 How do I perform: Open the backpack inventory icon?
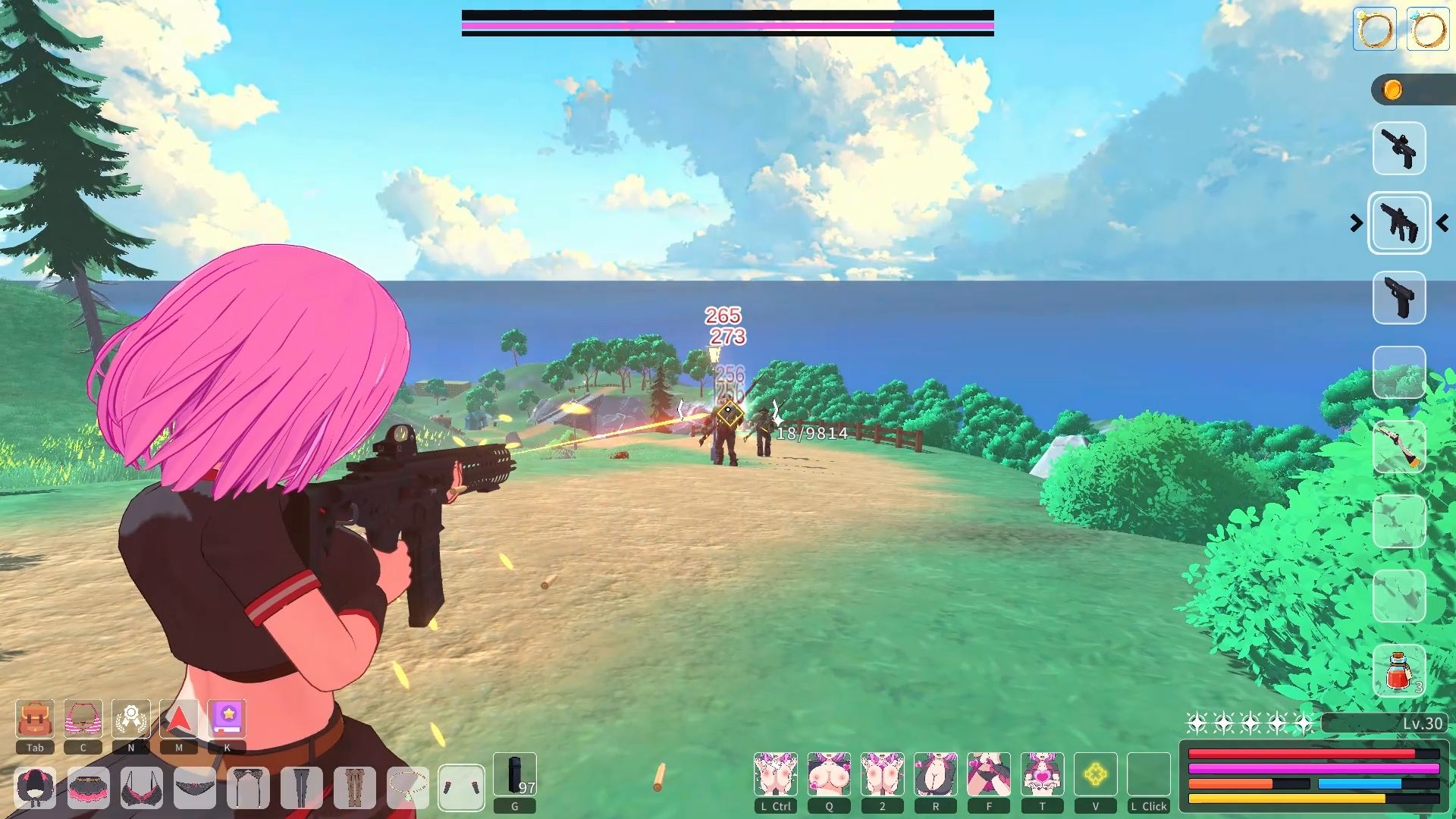(x=35, y=719)
